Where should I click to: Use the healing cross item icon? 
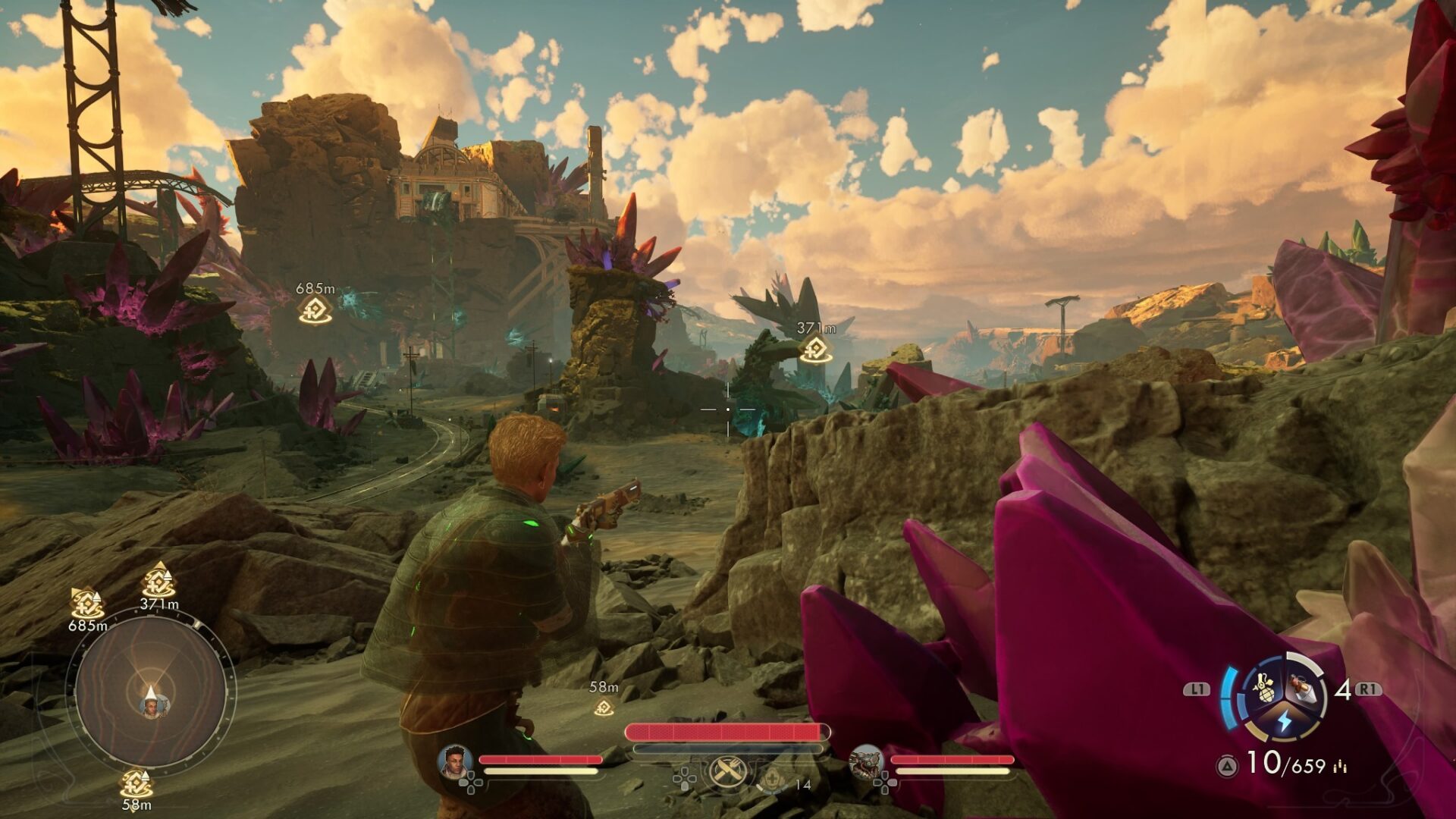pos(772,778)
